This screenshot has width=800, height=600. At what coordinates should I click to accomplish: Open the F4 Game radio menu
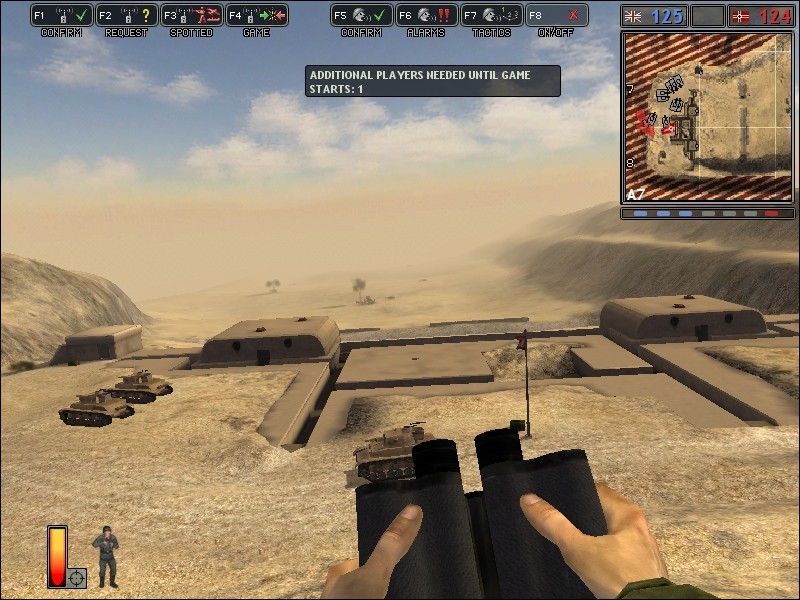(257, 16)
